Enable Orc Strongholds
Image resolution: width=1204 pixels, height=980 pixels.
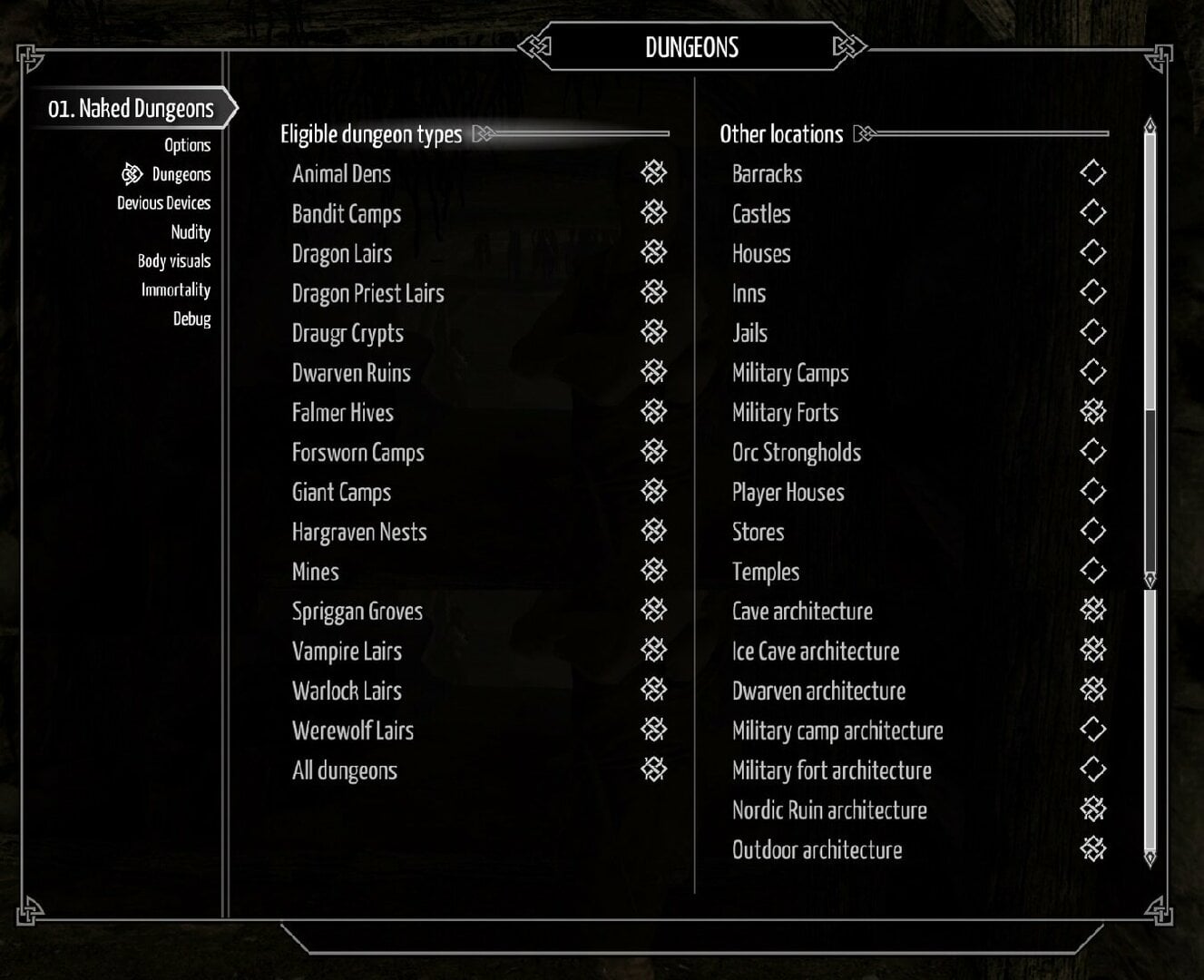click(1092, 452)
